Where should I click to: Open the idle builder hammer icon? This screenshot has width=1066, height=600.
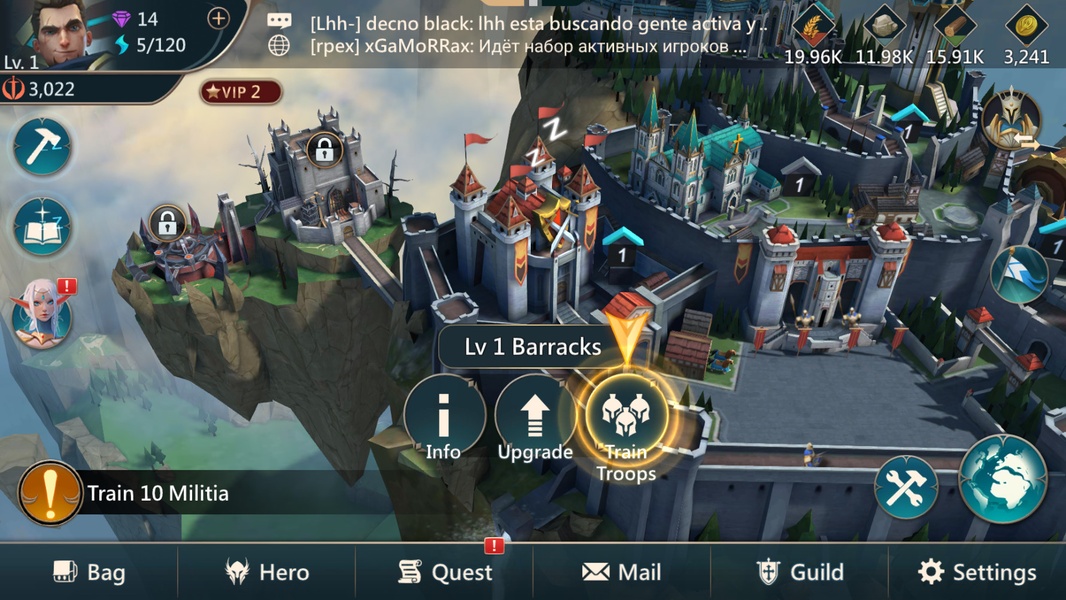pos(43,148)
